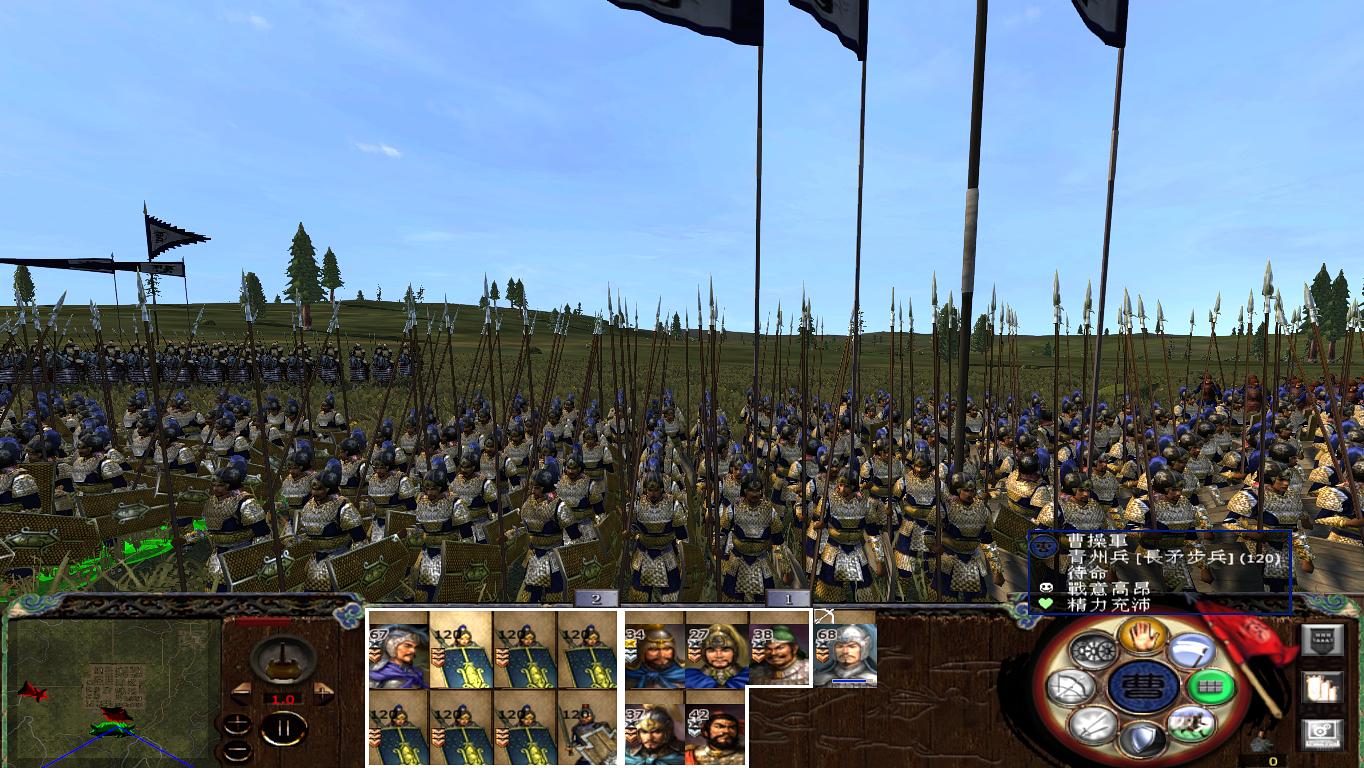The width and height of the screenshot is (1364, 768).
Task: Toggle run mode with the sprinting soldiers icon
Action: click(x=1193, y=723)
